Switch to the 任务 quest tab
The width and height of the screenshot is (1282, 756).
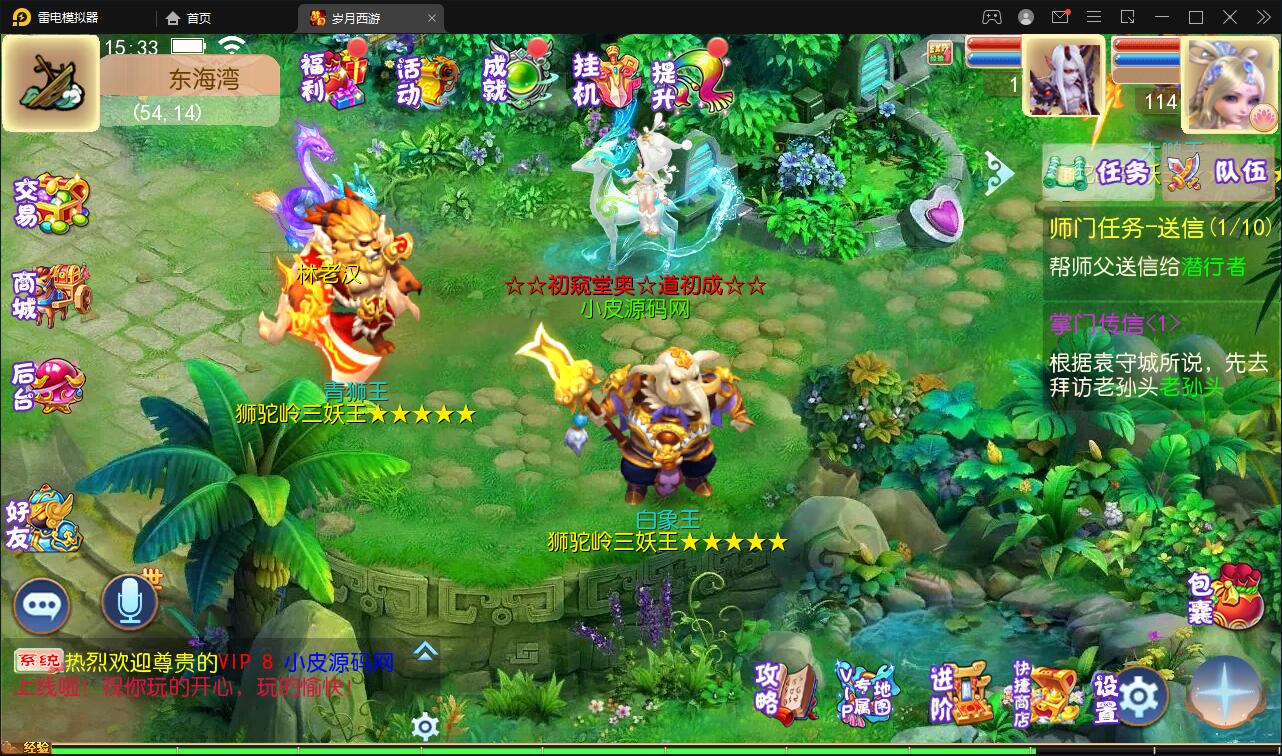coord(1118,173)
